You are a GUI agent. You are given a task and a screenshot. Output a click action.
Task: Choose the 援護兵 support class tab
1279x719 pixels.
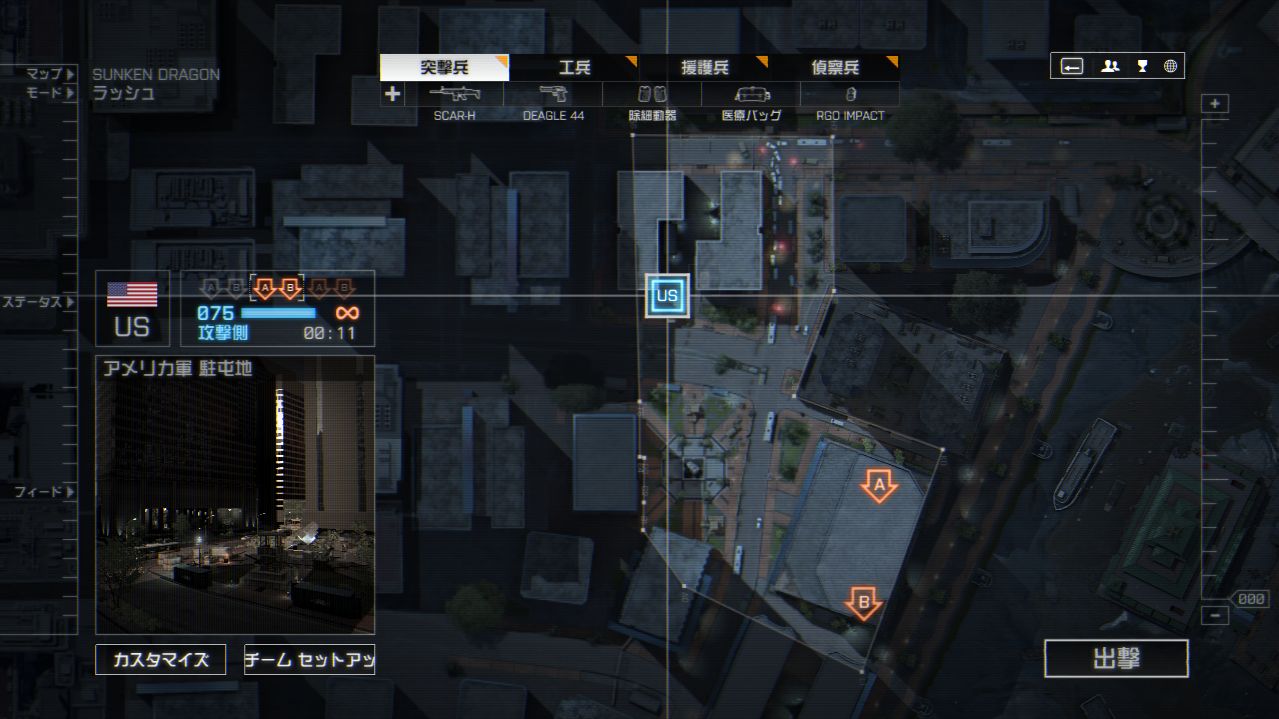point(704,68)
